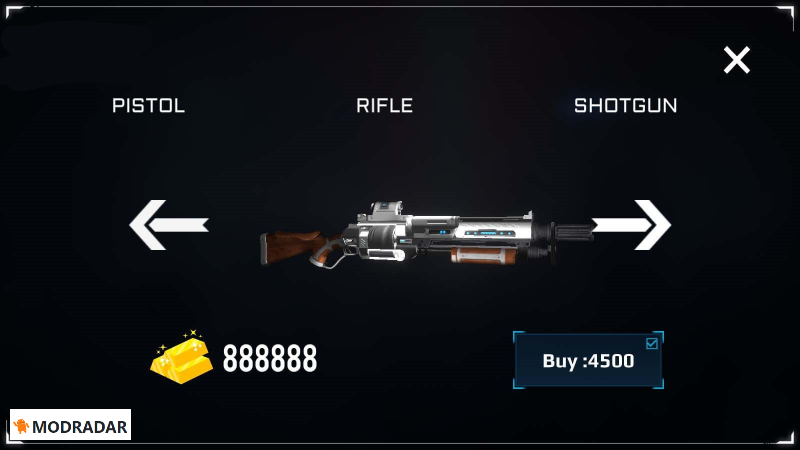Click the MODRADAR watermark logo
The image size is (800, 450).
pos(71,426)
